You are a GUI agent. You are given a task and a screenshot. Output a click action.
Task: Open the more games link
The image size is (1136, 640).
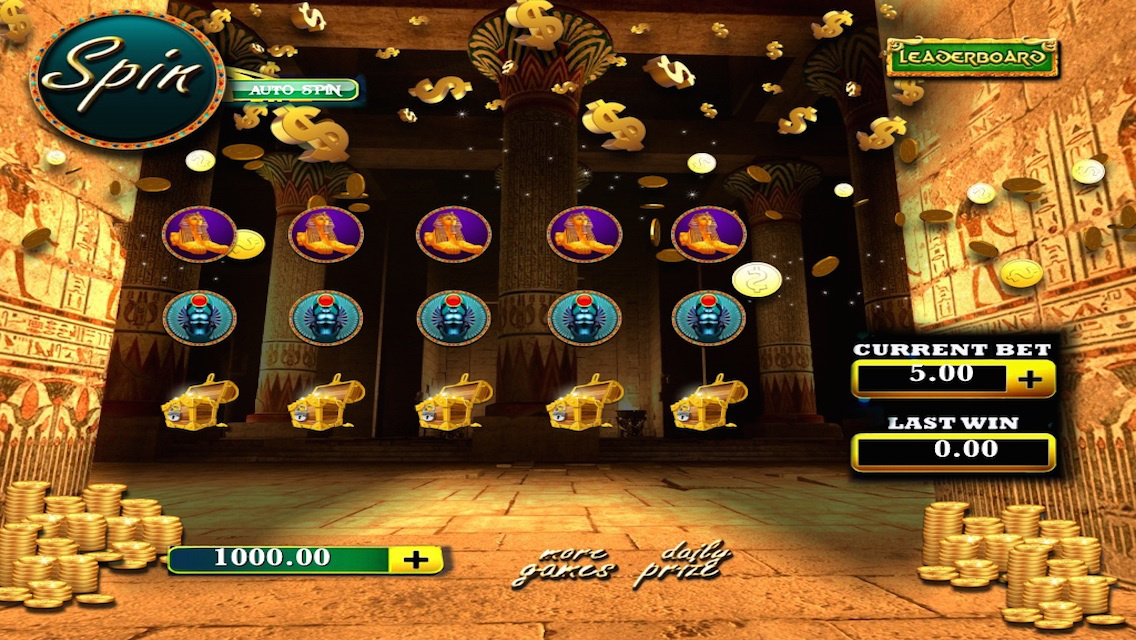563,564
